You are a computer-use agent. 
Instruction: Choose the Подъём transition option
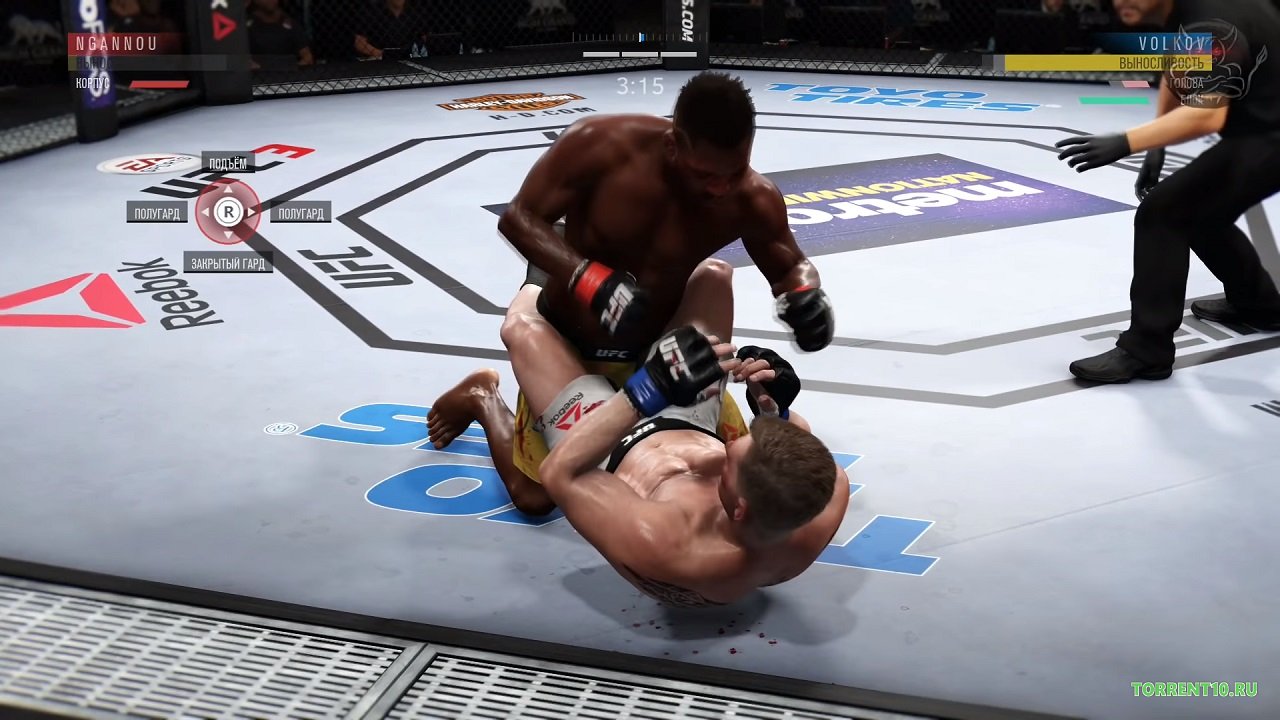click(228, 162)
